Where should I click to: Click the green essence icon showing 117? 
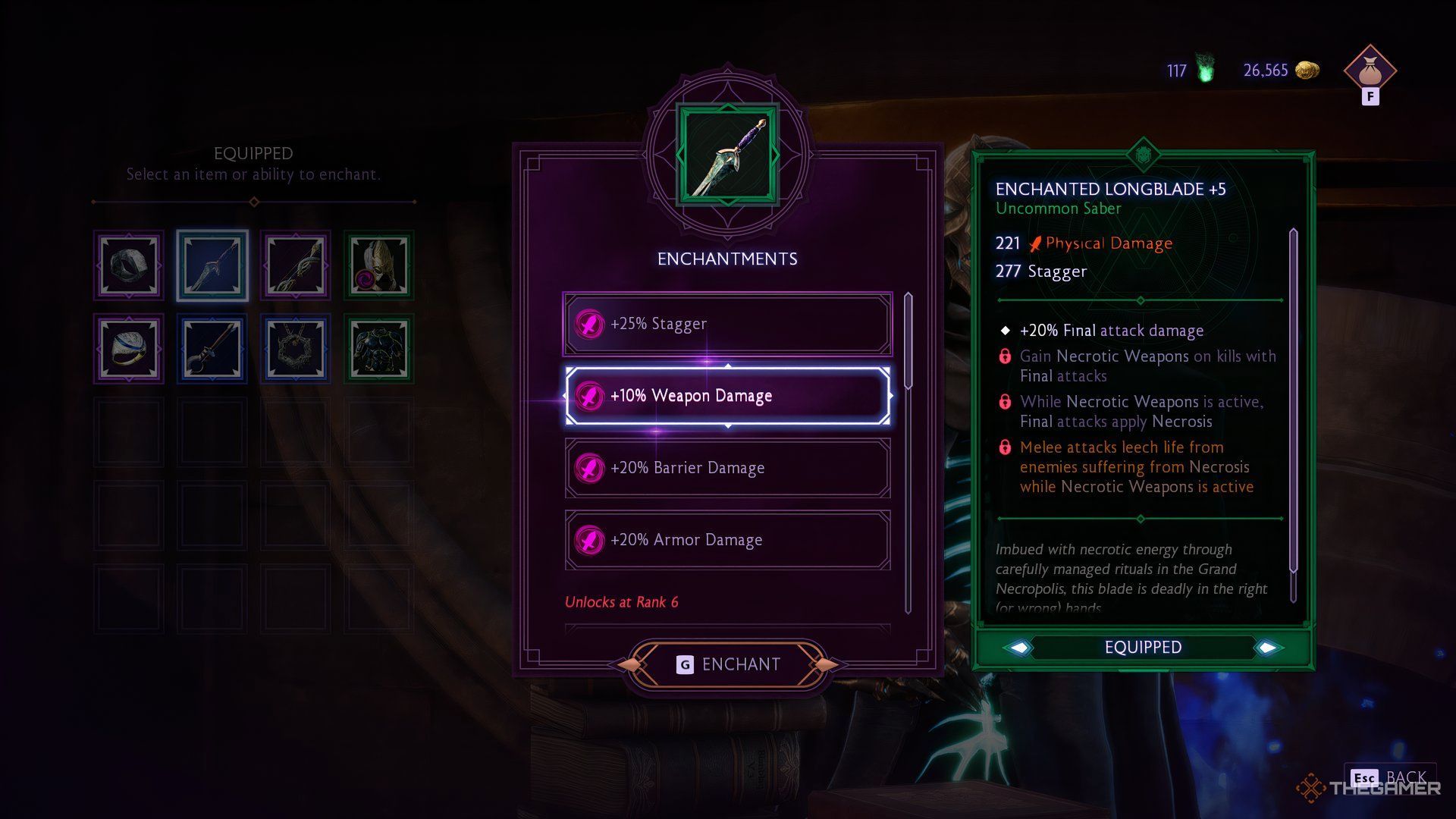tap(1204, 69)
